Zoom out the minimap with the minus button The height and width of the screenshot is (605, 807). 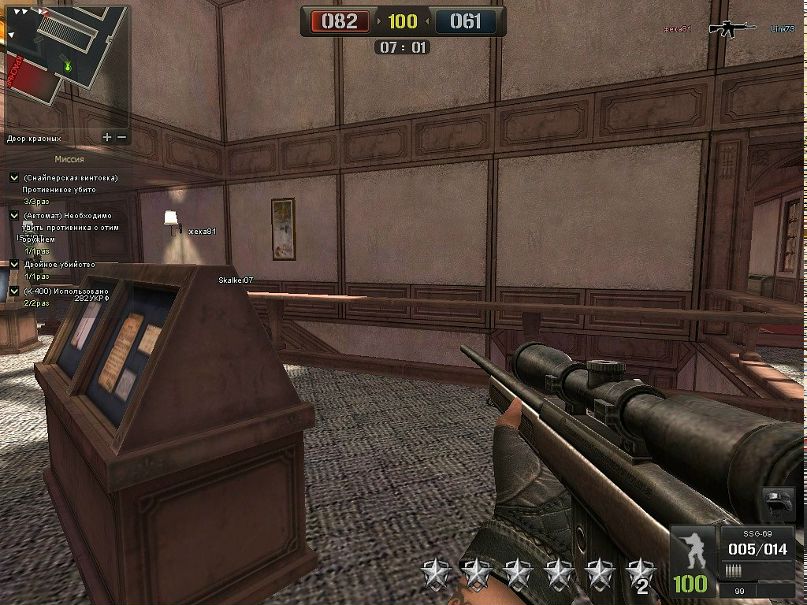[122, 136]
